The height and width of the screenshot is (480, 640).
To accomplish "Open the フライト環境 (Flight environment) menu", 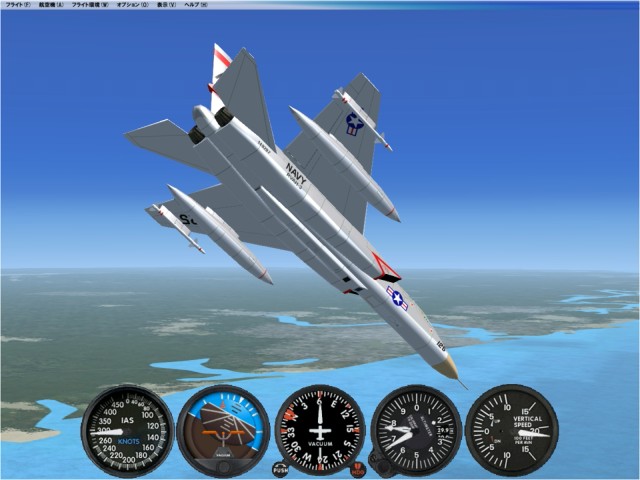I will (91, 5).
